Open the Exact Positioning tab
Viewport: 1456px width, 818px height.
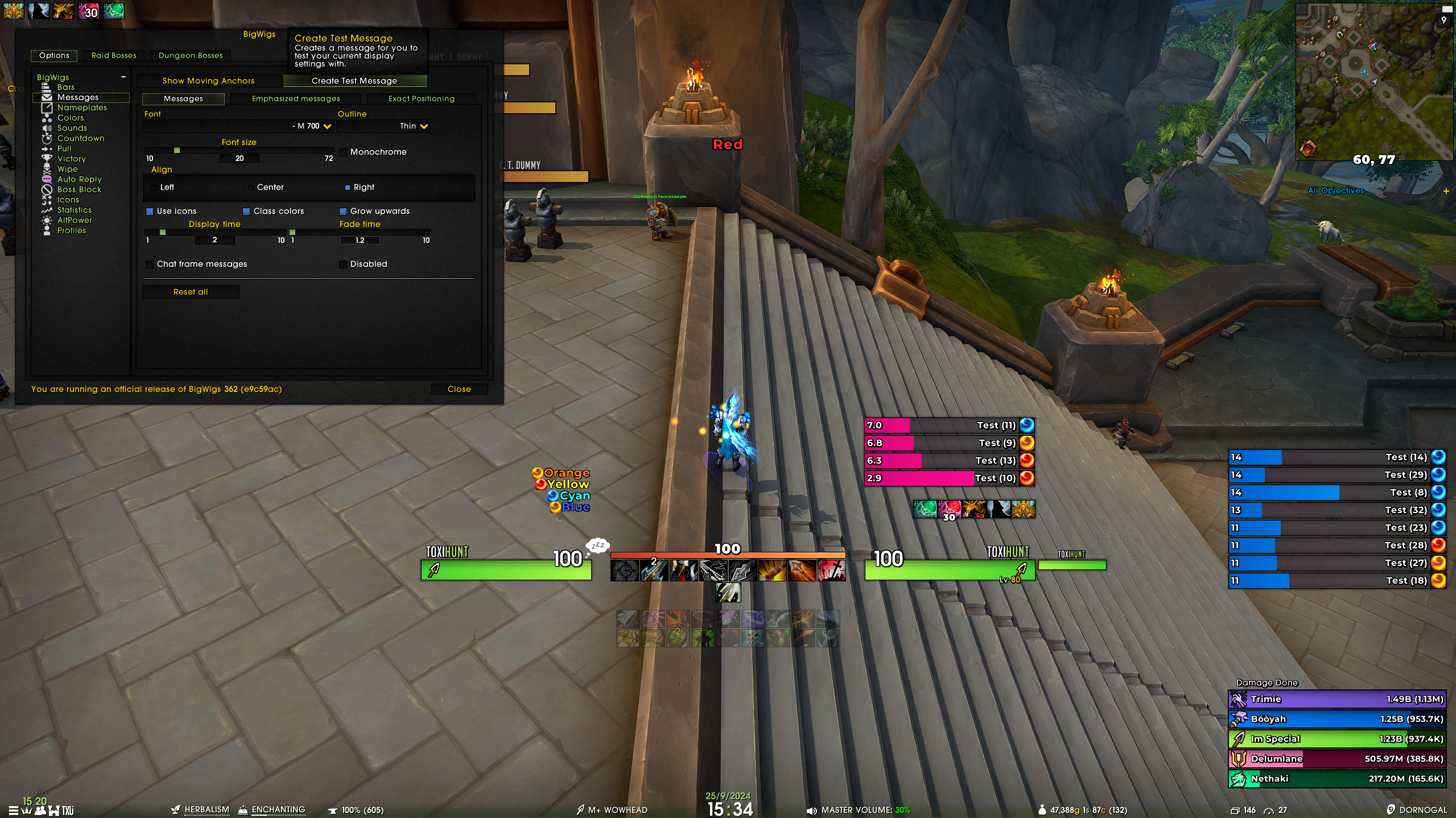[x=421, y=98]
